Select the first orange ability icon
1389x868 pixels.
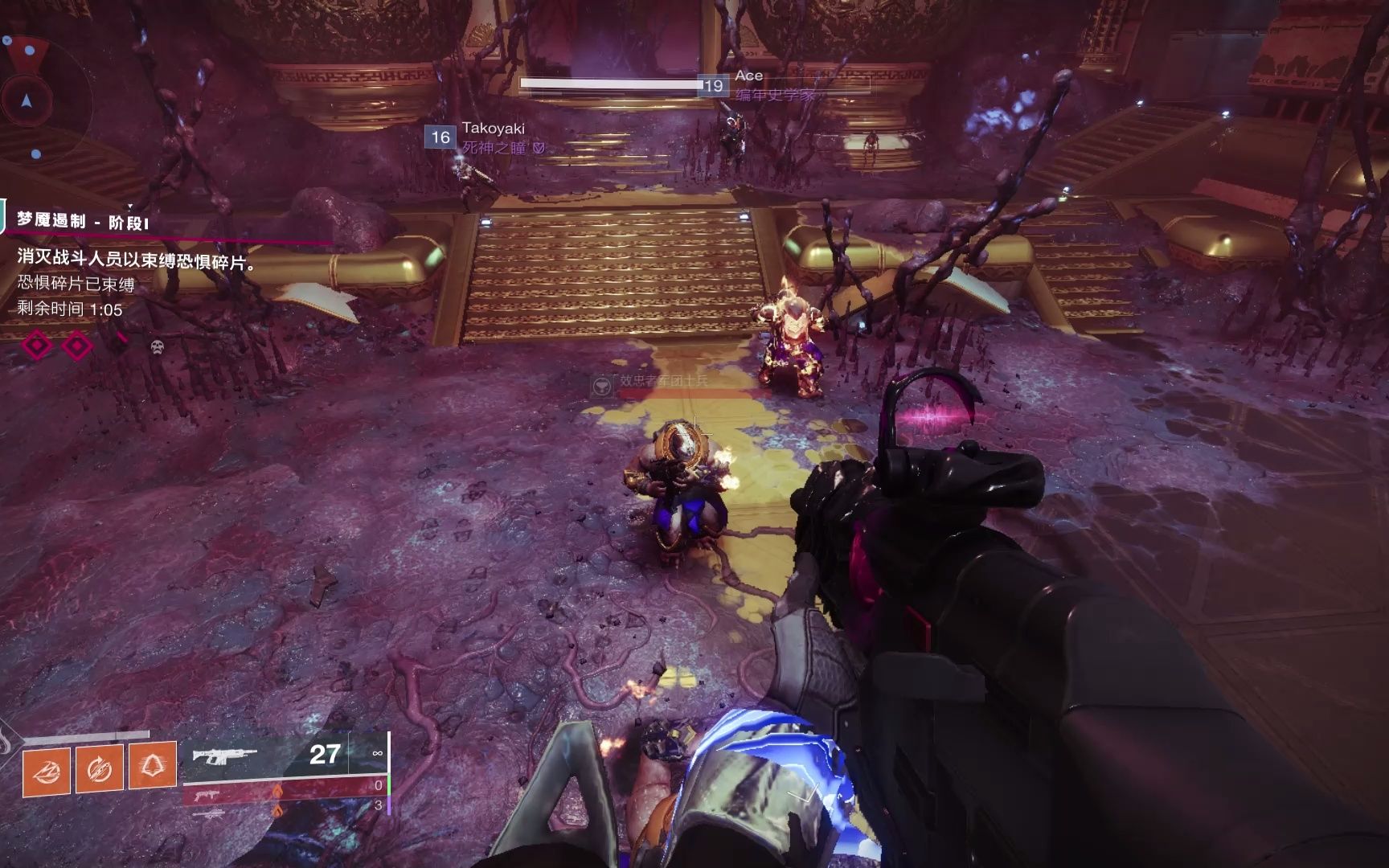pyautogui.click(x=47, y=770)
